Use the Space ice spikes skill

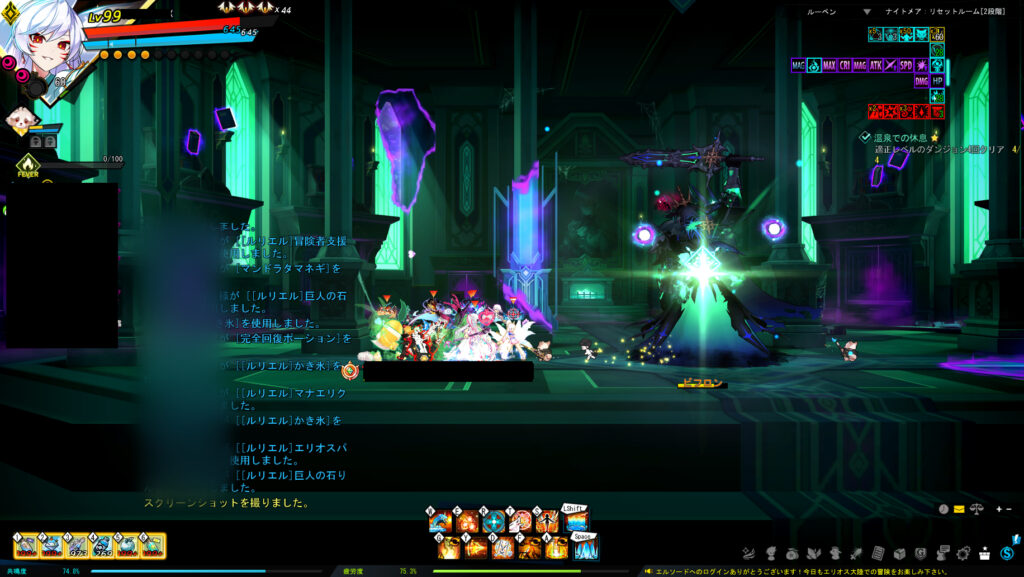[x=584, y=547]
